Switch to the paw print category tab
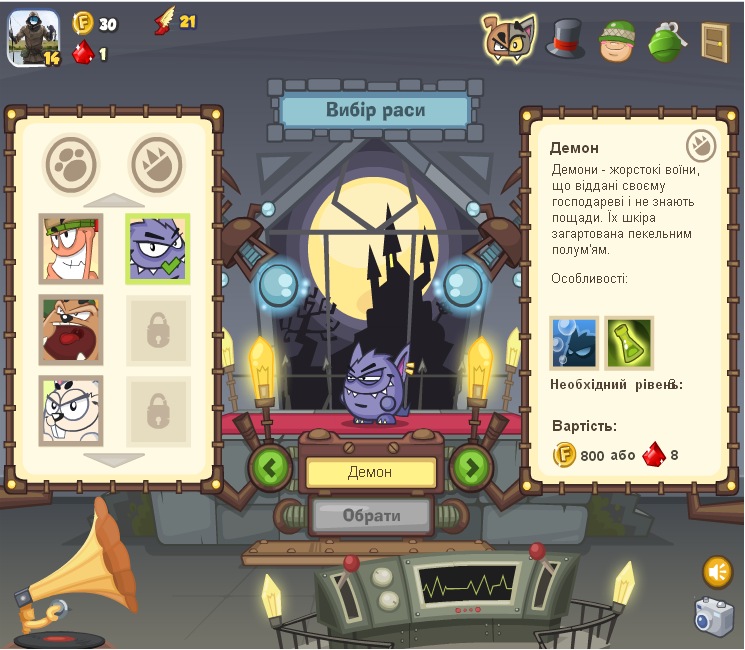745x650 pixels. [x=71, y=164]
